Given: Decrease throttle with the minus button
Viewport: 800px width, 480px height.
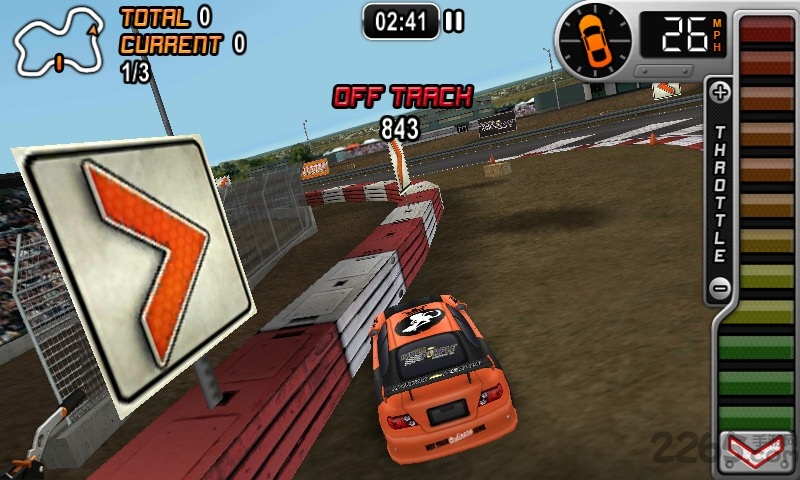Looking at the screenshot, I should tap(720, 289).
